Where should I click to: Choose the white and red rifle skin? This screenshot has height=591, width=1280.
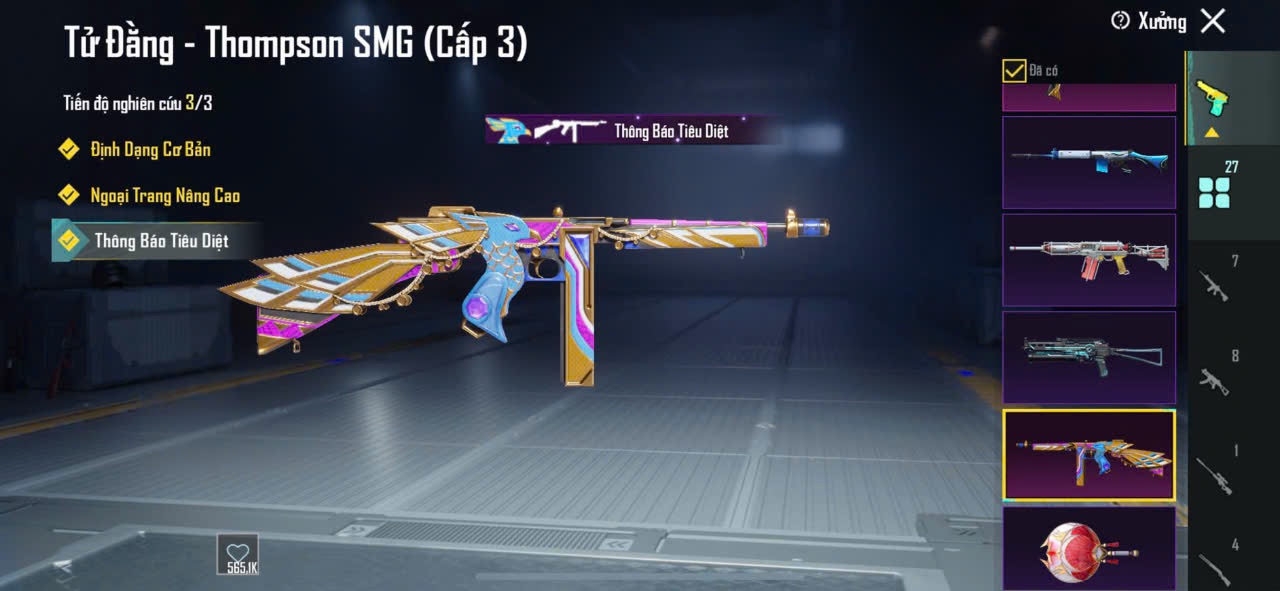(x=1089, y=259)
